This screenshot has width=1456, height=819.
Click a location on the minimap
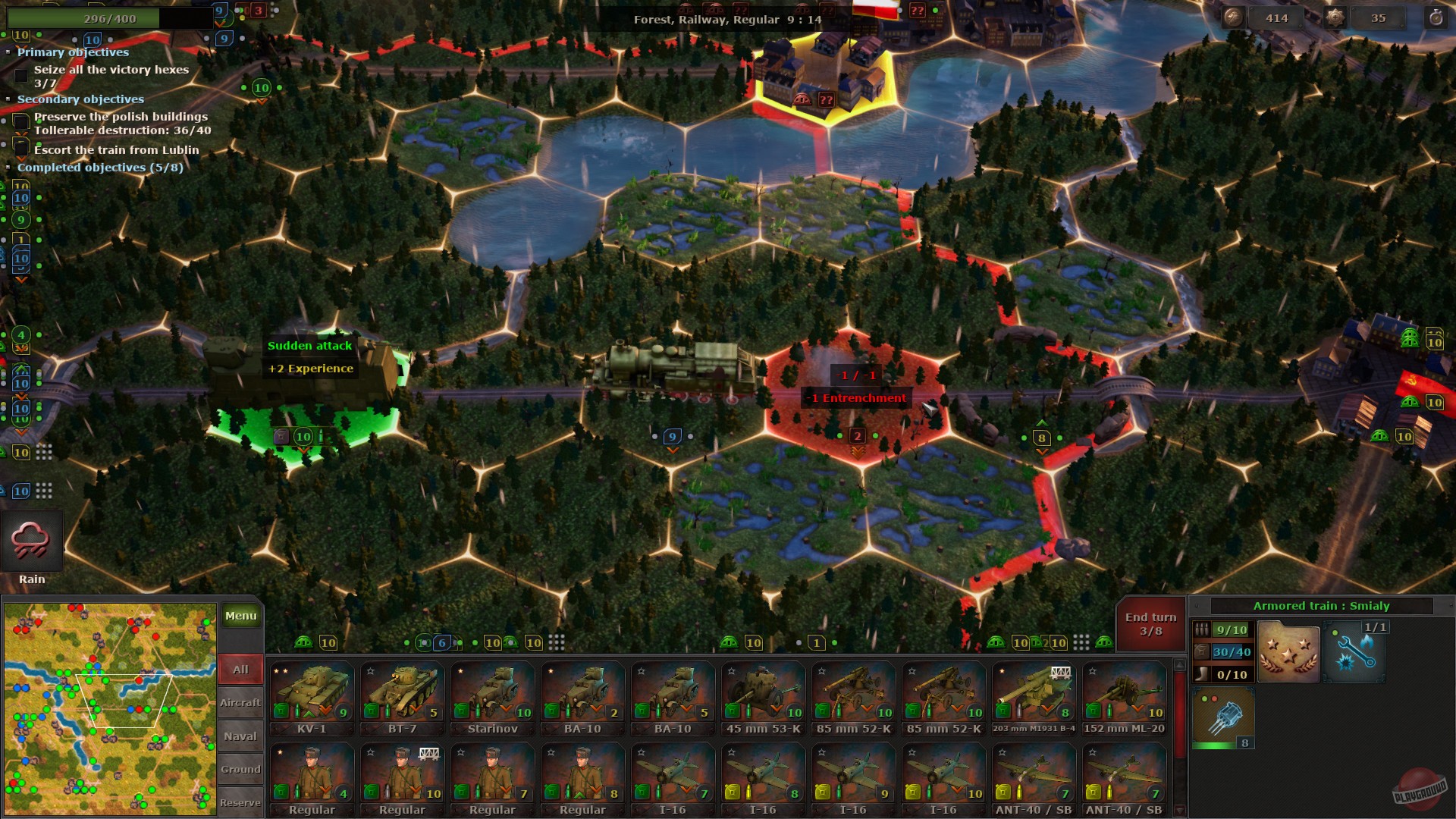point(110,705)
